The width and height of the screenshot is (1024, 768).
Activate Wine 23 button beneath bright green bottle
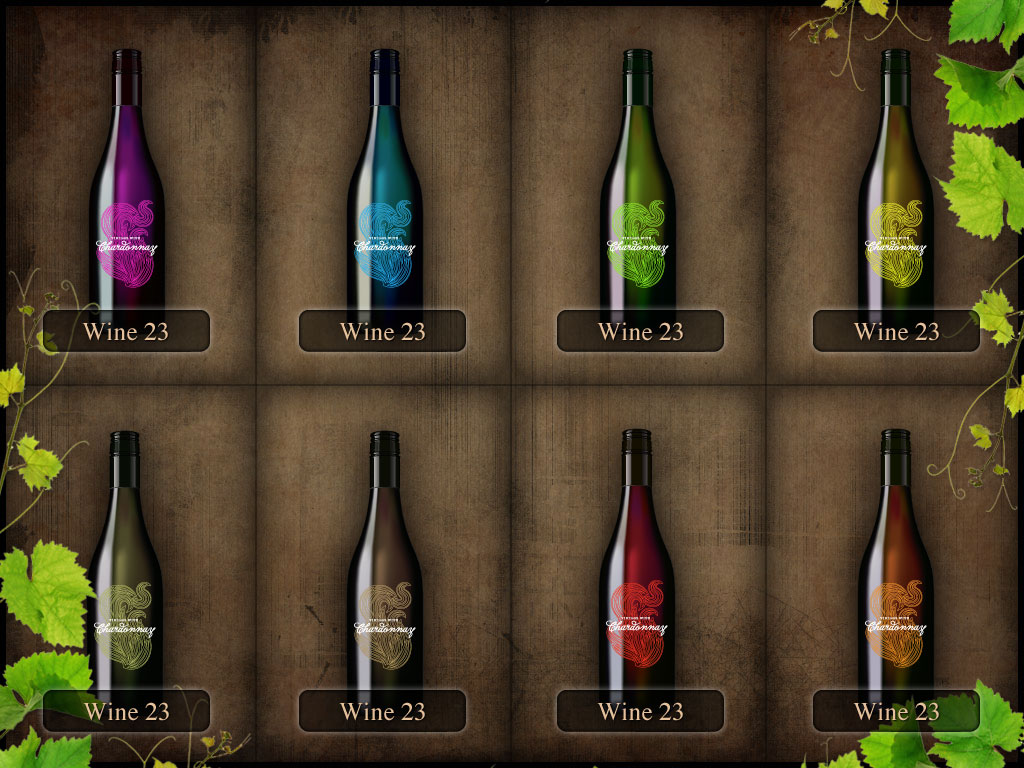pyautogui.click(x=640, y=331)
